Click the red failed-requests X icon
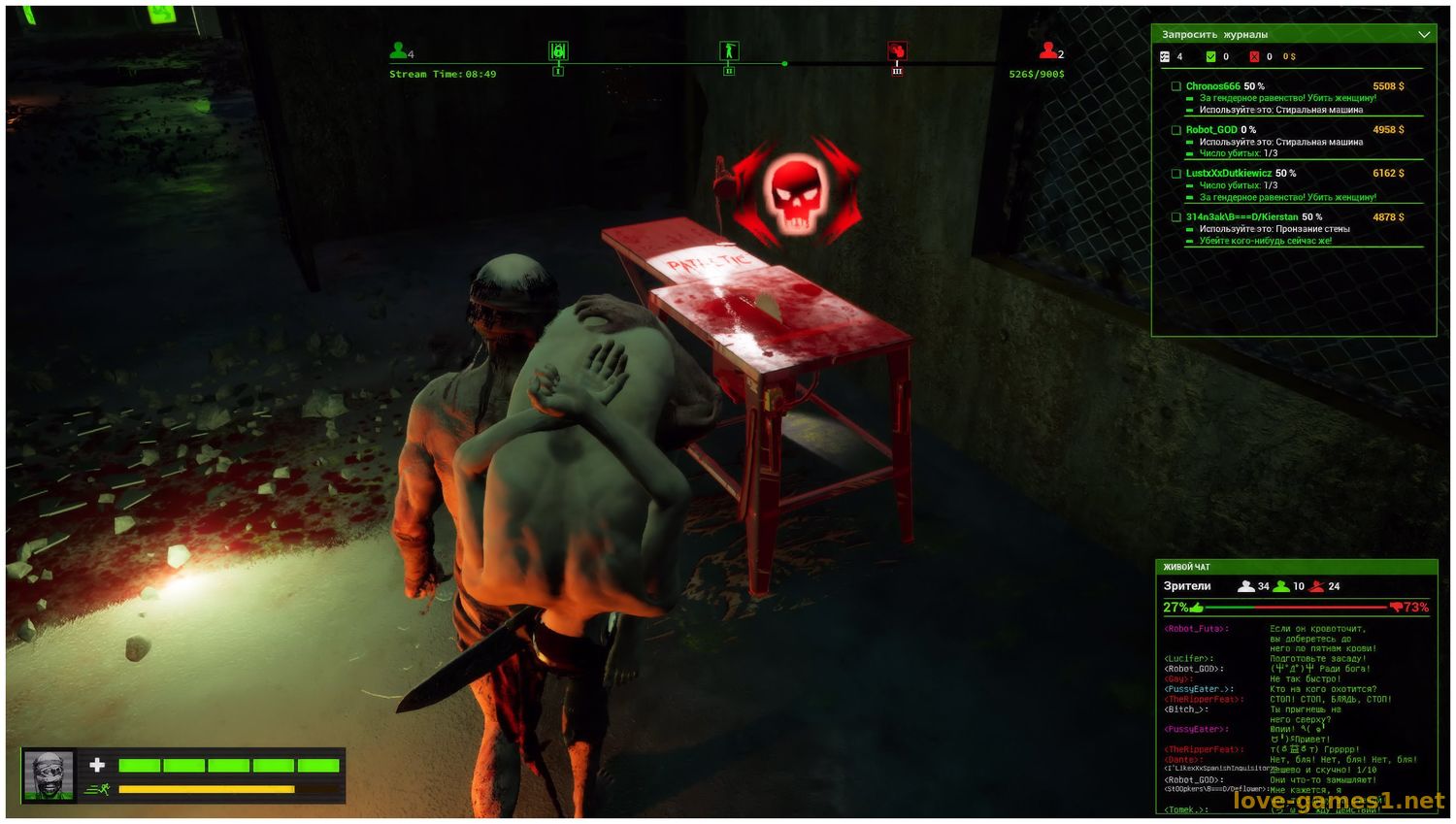This screenshot has width=1456, height=824. click(x=1254, y=57)
